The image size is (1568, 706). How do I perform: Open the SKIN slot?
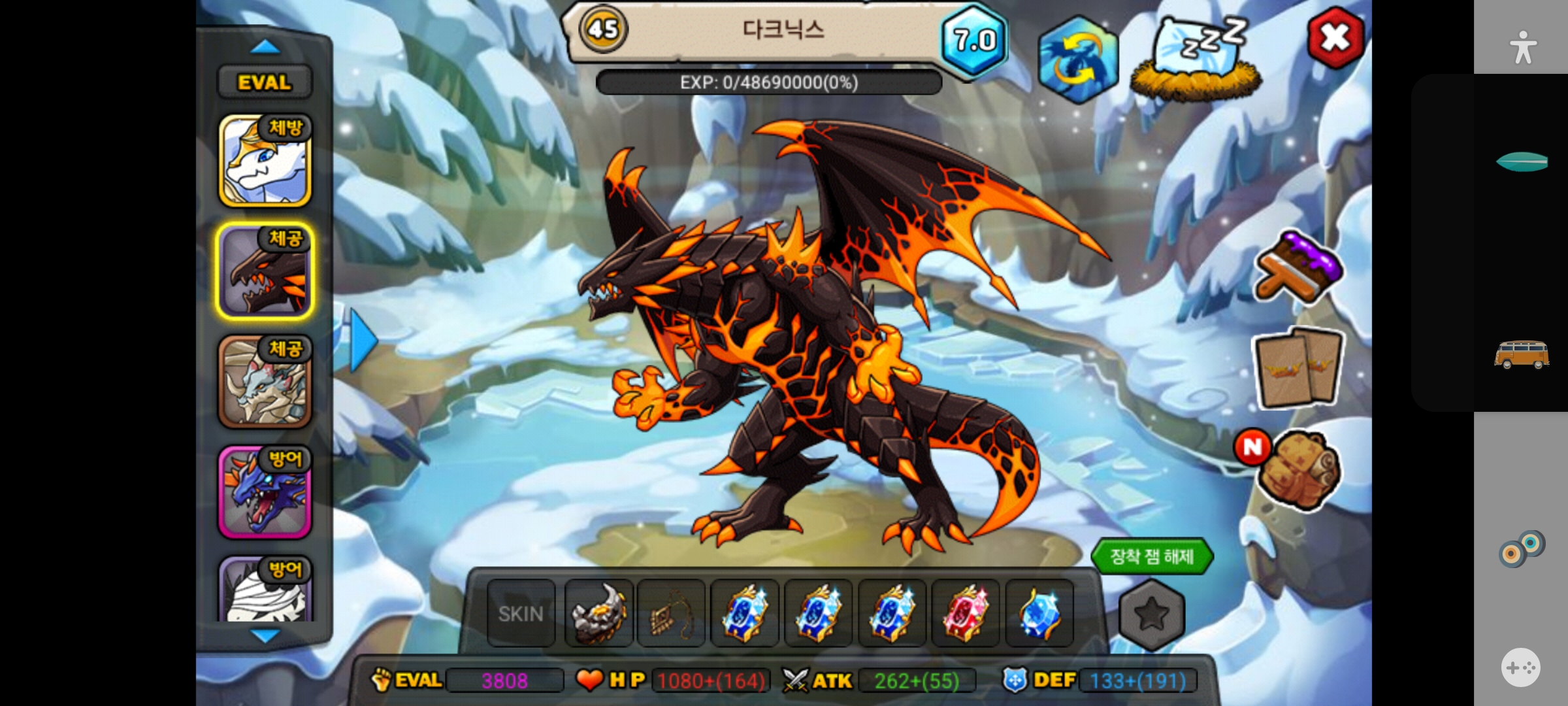coord(521,614)
